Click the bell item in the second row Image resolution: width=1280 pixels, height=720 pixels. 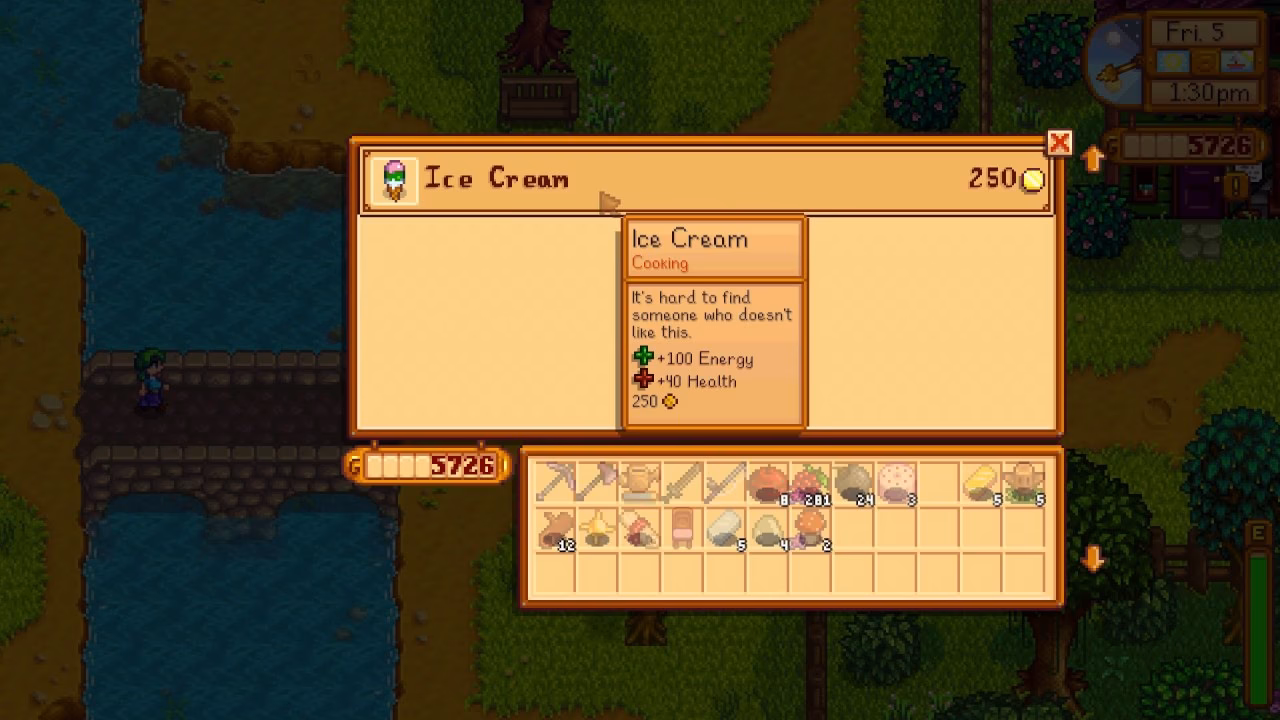point(597,531)
